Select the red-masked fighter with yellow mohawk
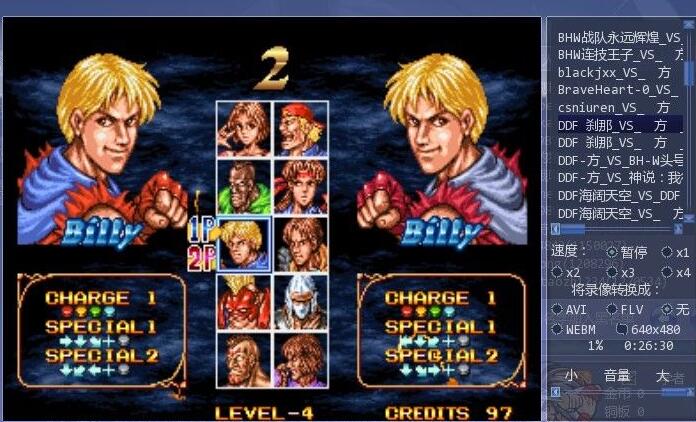Image resolution: width=696 pixels, height=422 pixels. (x=243, y=301)
